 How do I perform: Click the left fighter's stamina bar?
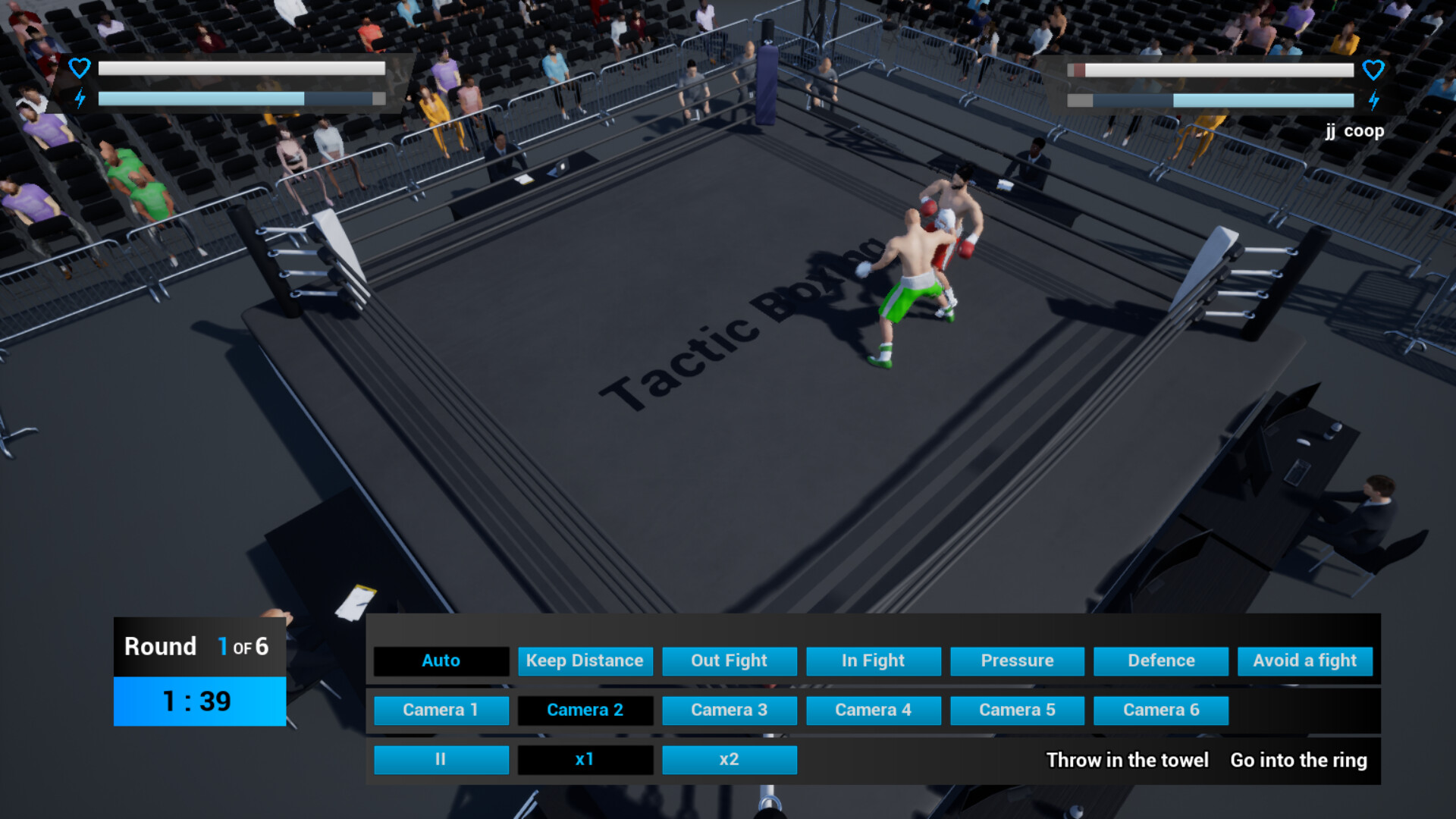pos(239,97)
